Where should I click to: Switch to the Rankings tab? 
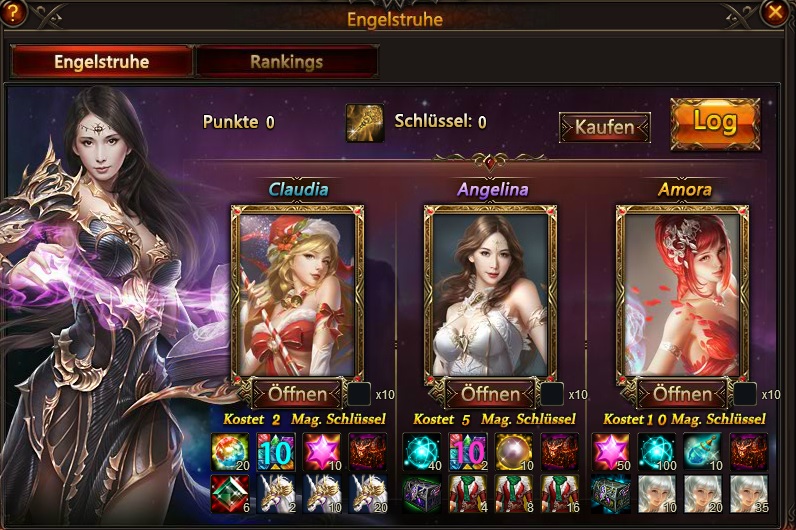(286, 62)
